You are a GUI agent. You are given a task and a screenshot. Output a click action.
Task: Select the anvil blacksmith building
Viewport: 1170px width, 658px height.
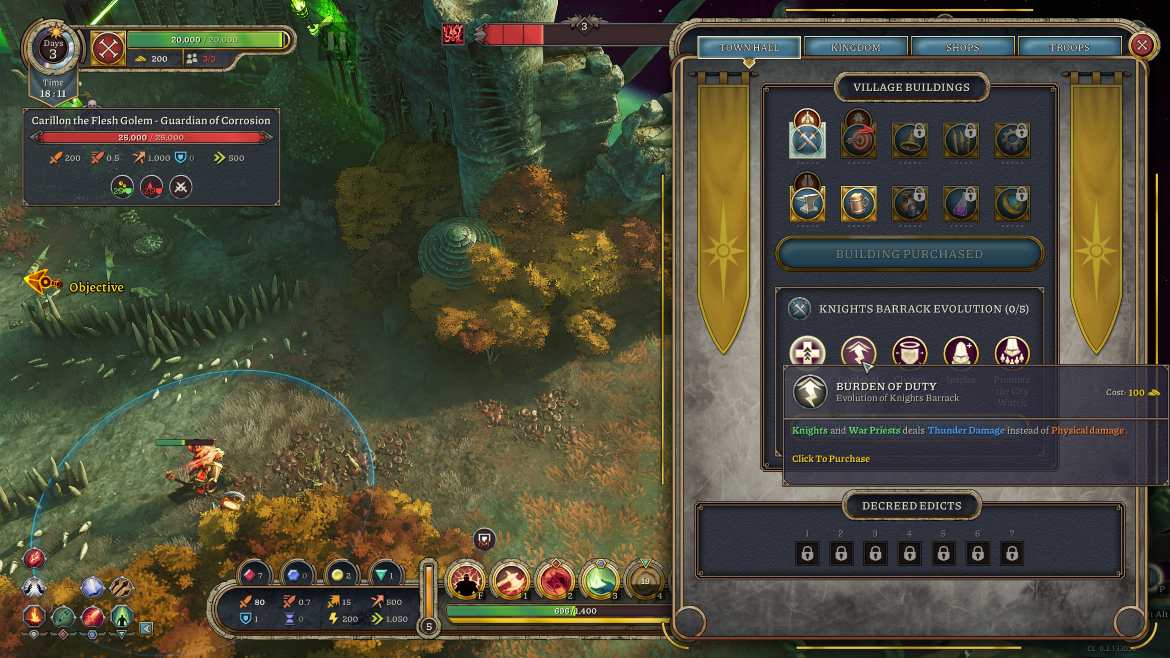coord(807,203)
